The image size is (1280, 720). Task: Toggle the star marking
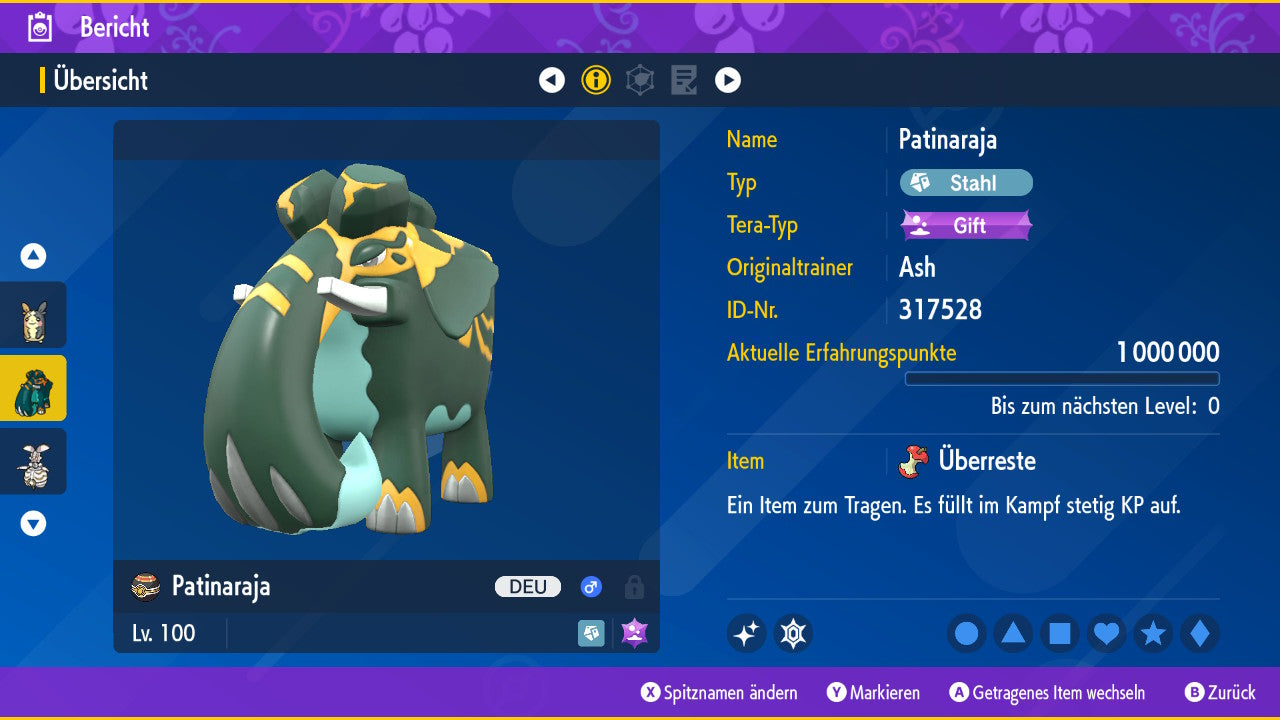coord(1153,634)
